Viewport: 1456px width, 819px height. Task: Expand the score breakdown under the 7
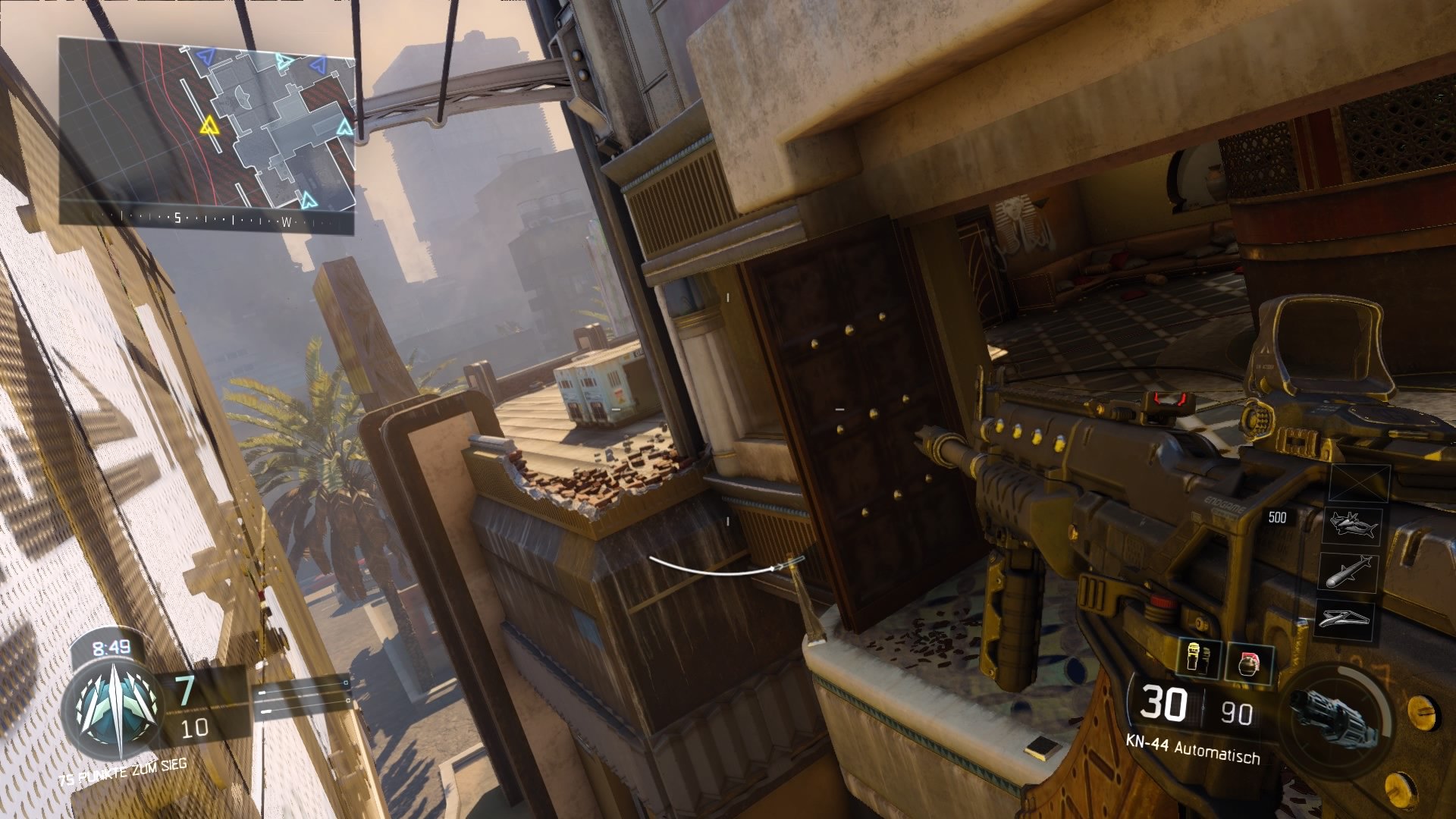(195, 726)
